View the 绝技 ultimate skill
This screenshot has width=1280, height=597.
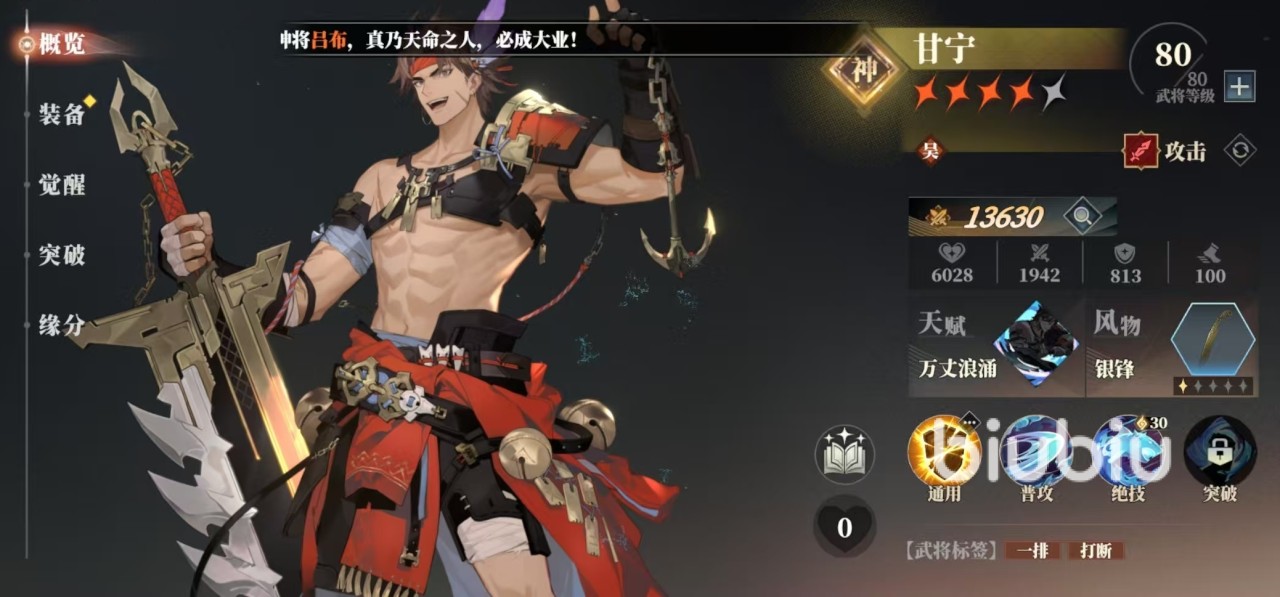click(x=1128, y=452)
